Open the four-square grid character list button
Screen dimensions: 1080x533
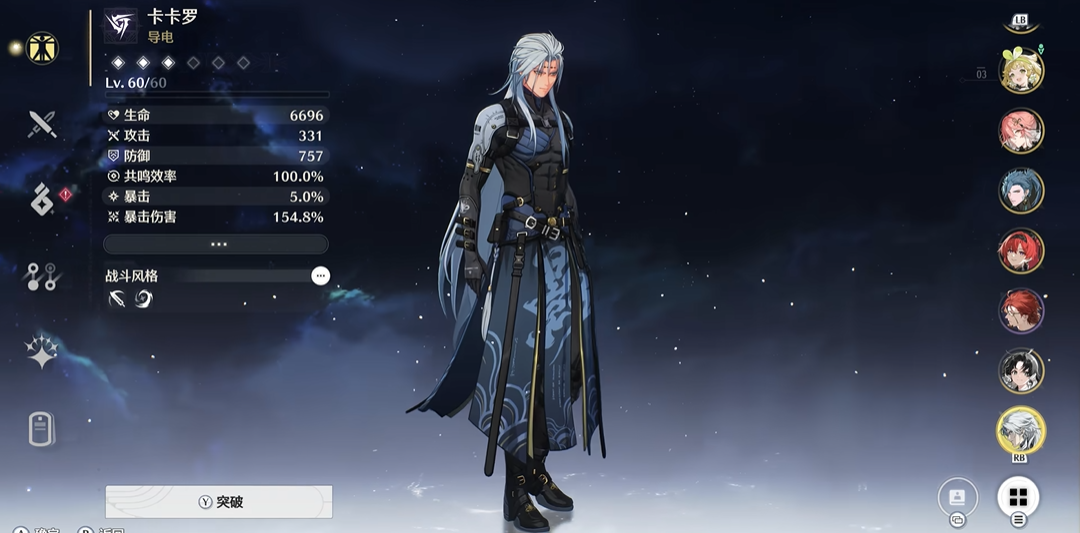click(1018, 497)
